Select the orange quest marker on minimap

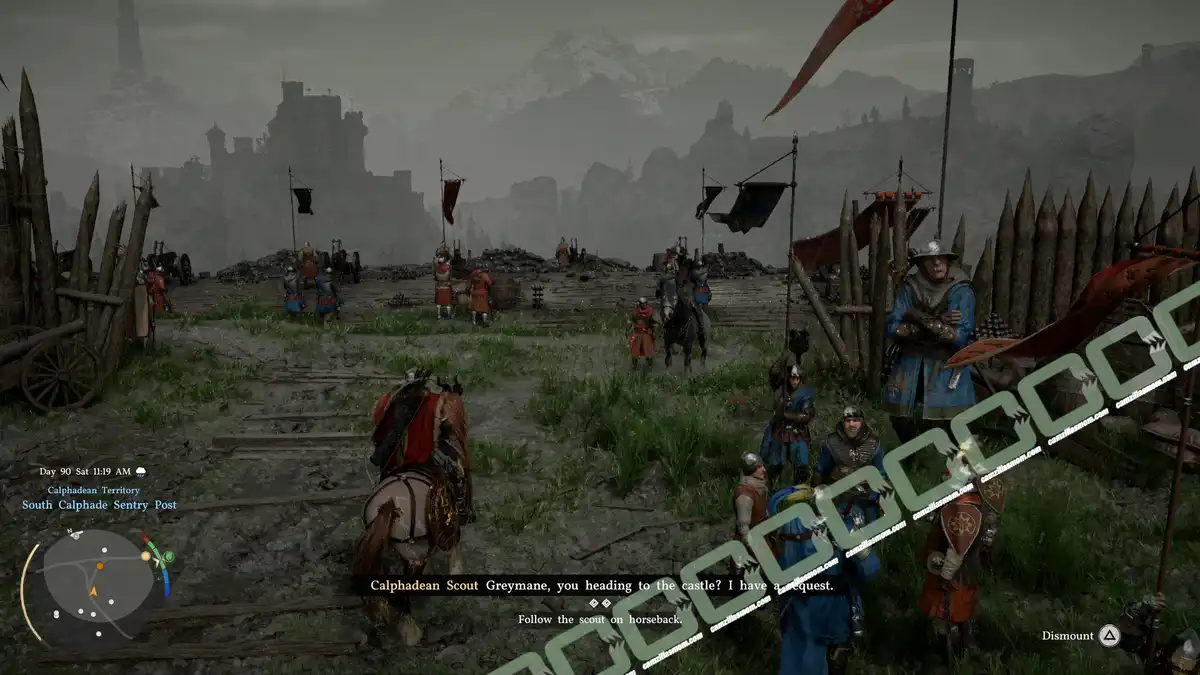(100, 567)
